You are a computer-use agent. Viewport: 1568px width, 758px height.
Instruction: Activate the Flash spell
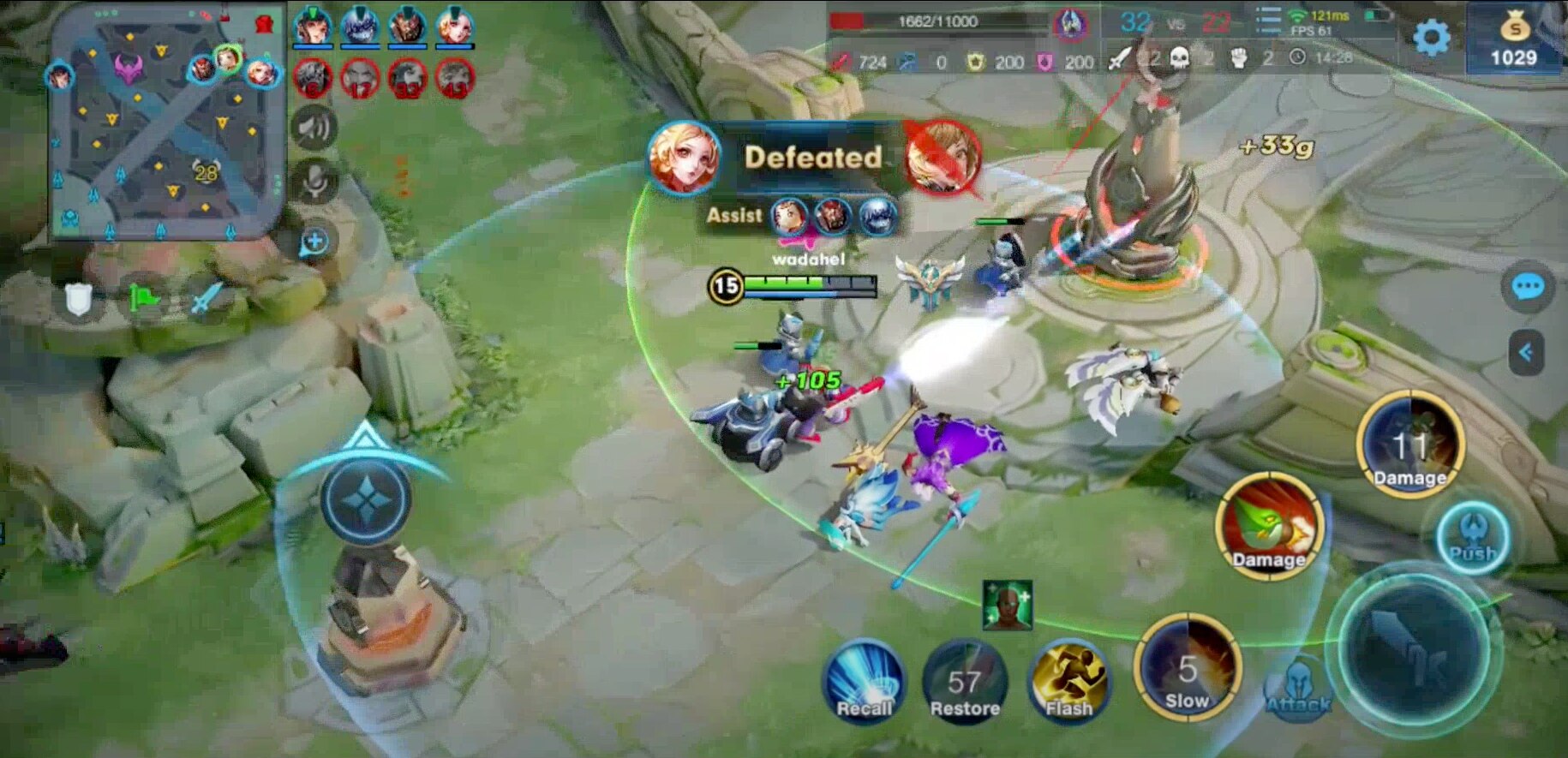coord(1068,681)
